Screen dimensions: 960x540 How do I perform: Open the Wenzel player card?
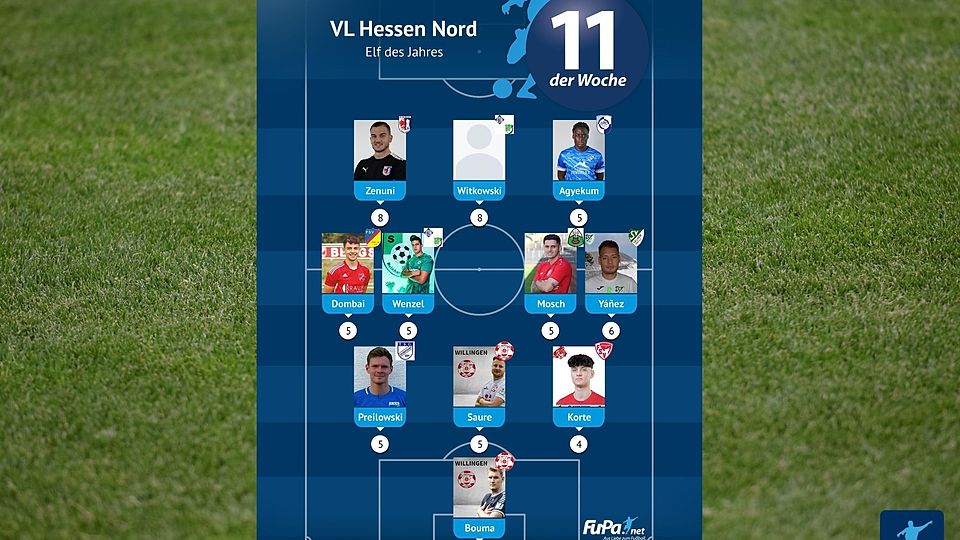408,265
